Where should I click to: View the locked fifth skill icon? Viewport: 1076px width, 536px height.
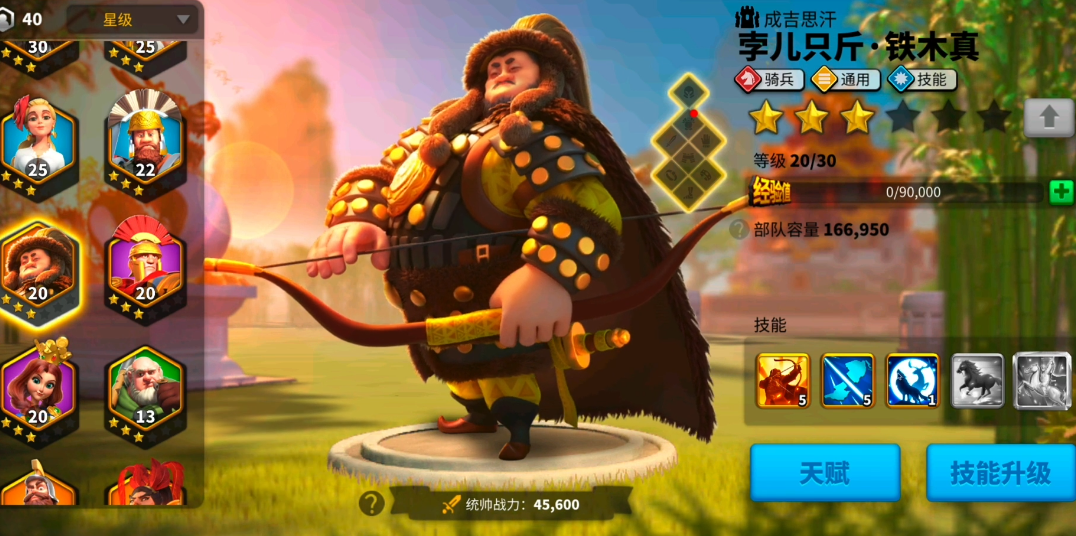1042,380
